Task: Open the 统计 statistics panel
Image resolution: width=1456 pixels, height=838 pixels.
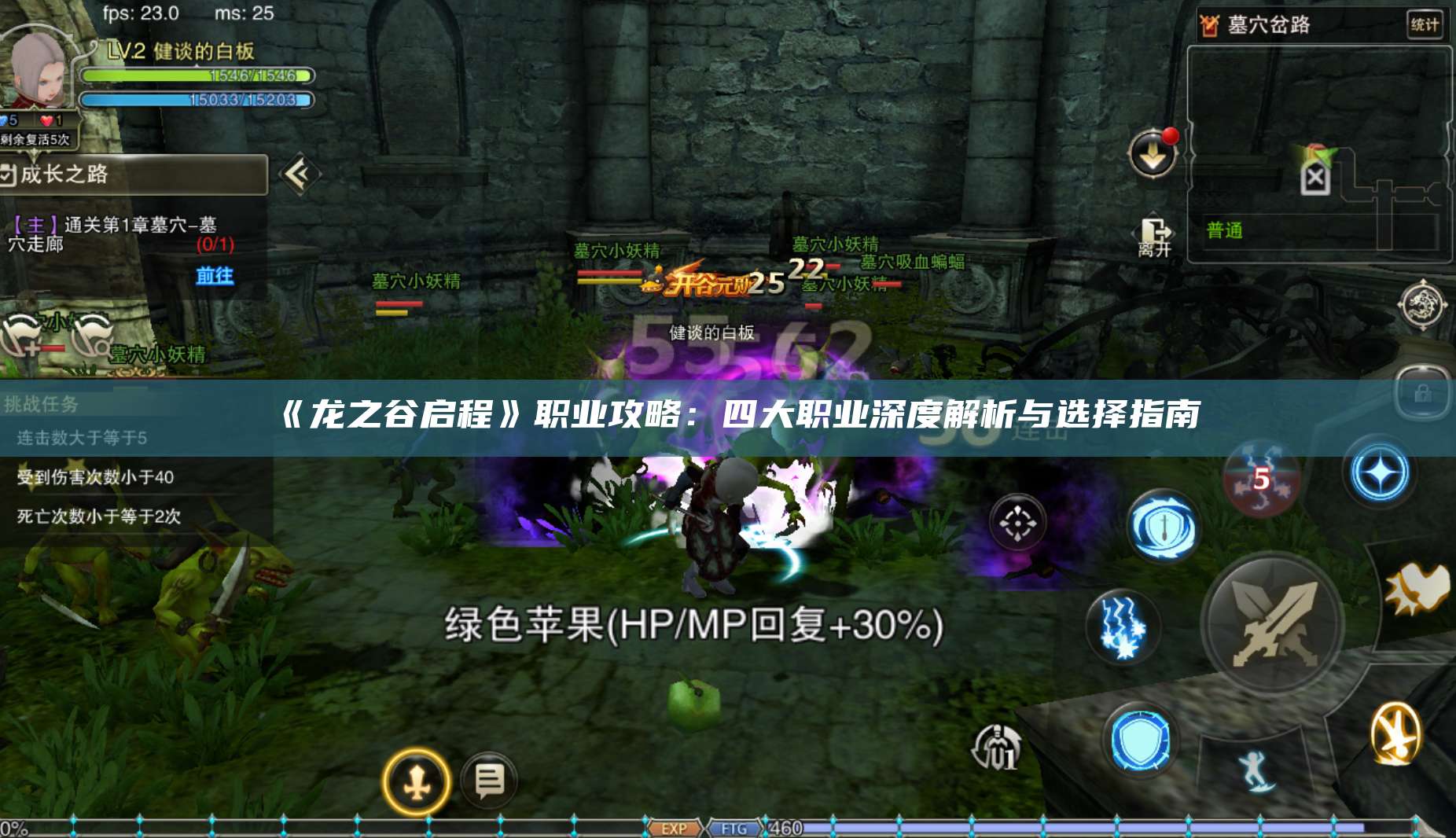Action: click(1425, 24)
